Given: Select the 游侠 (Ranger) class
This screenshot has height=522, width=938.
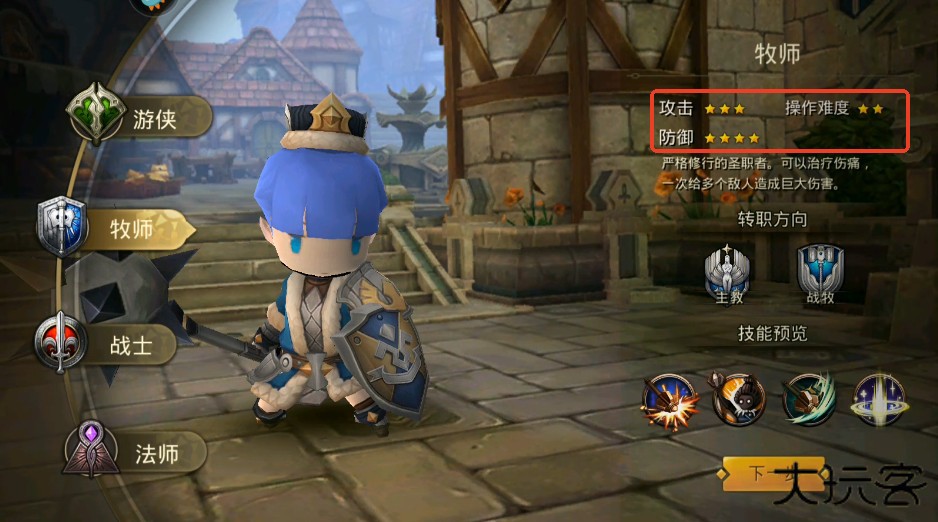Looking at the screenshot, I should (140, 118).
